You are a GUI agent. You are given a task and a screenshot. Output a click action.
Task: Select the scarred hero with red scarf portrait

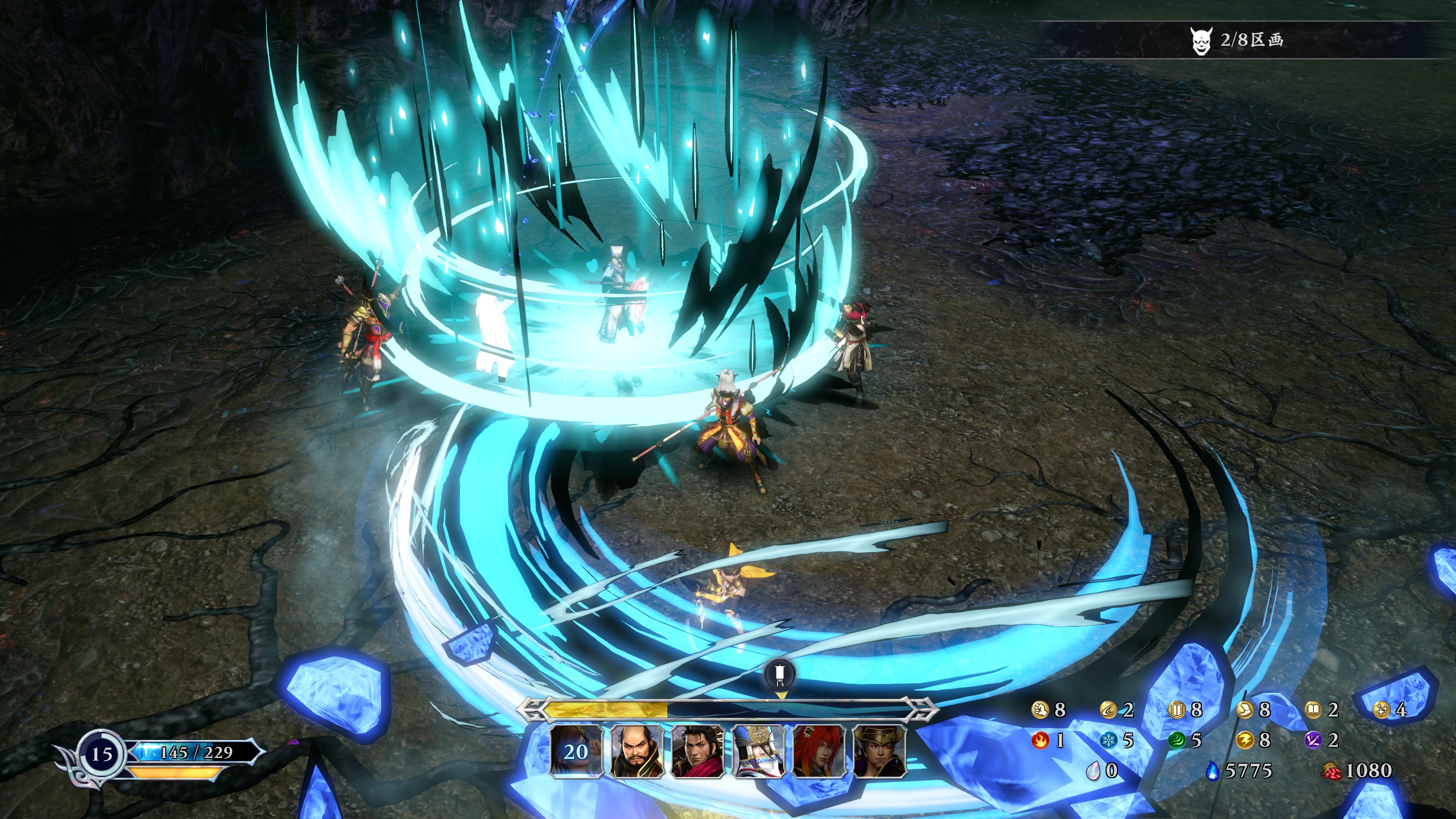tap(698, 751)
